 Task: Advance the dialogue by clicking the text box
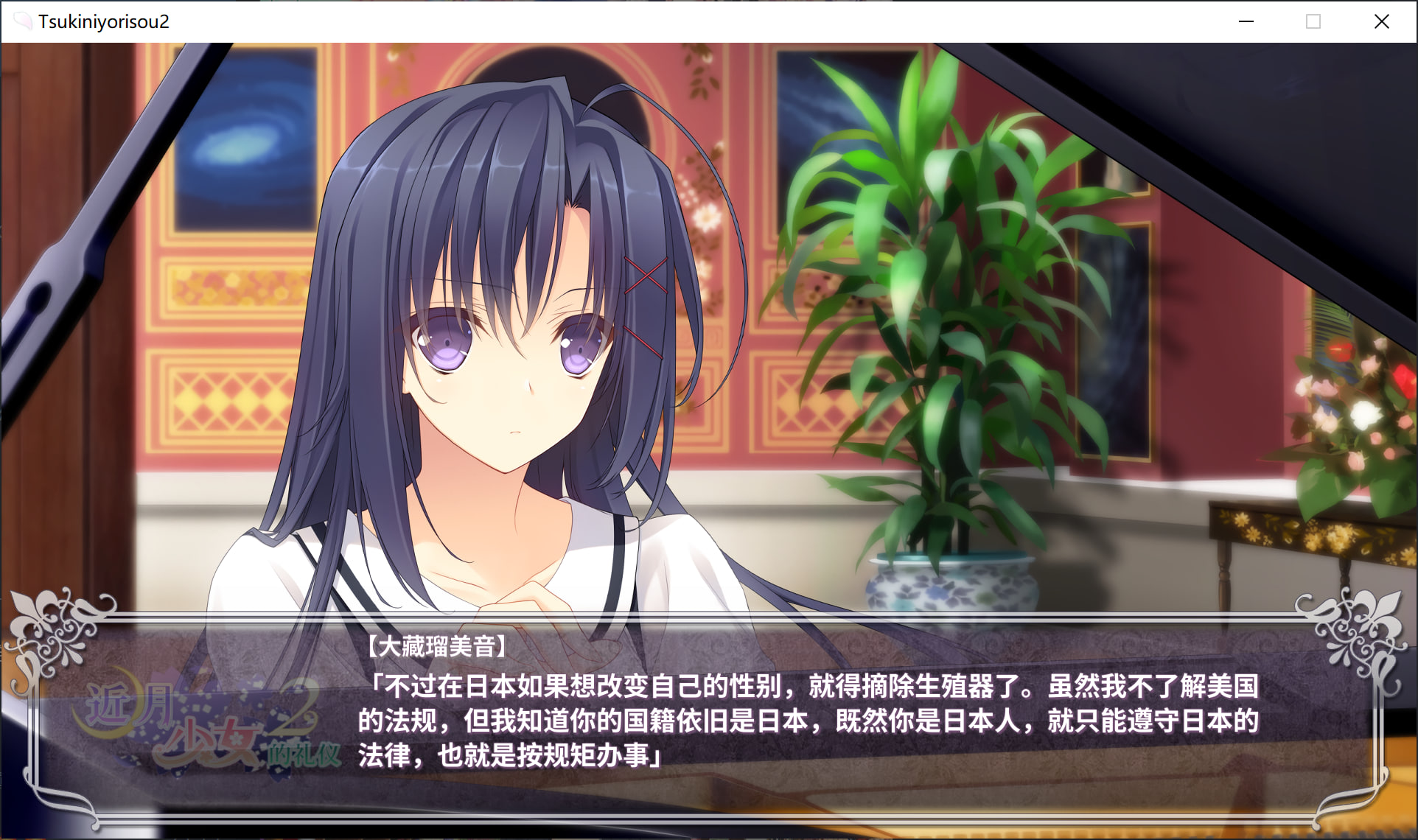coord(808,720)
